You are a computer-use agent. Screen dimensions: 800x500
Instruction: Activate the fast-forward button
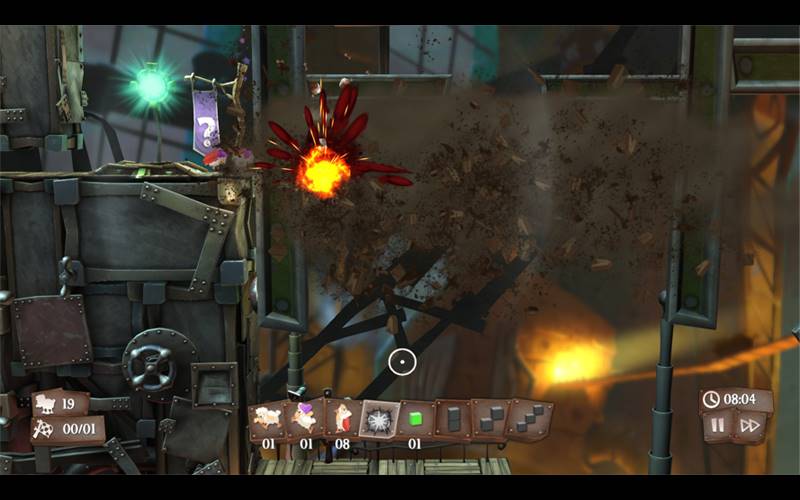749,426
